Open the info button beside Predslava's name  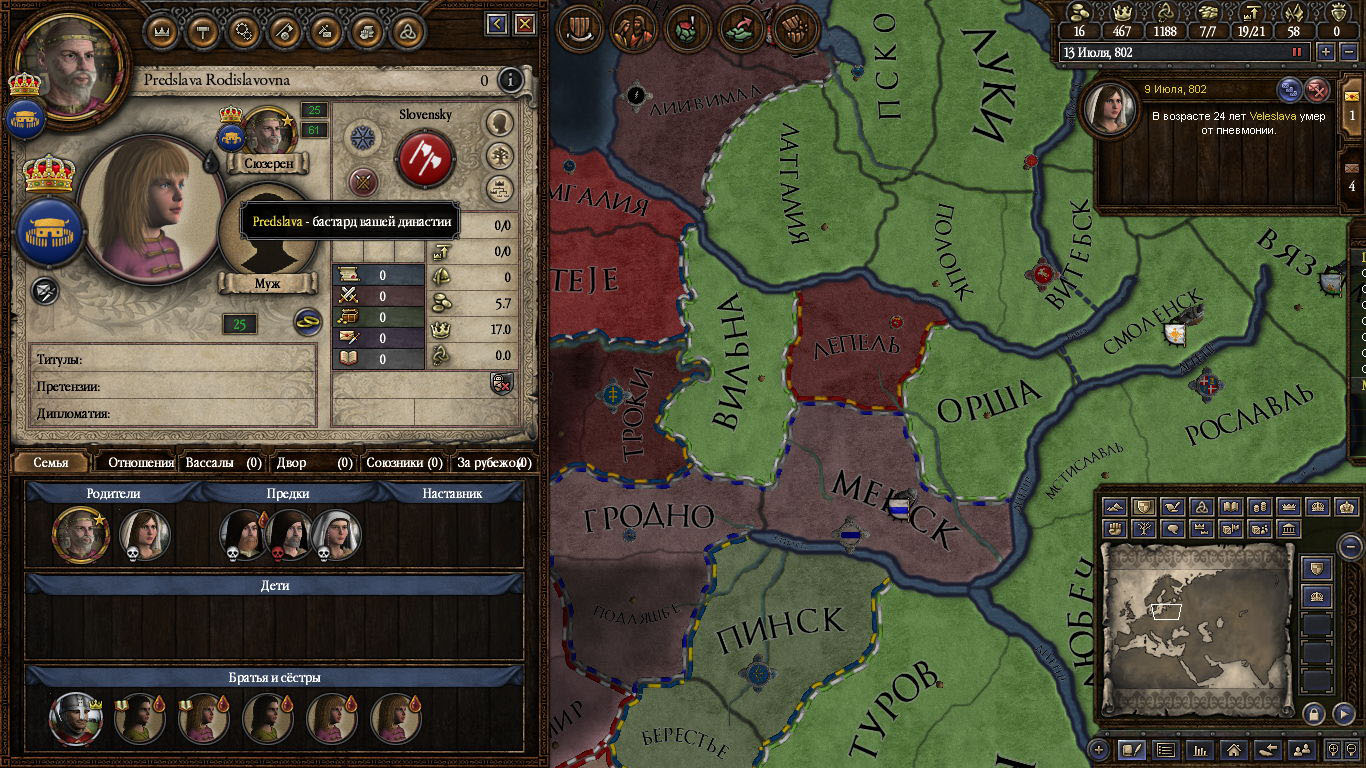click(511, 80)
